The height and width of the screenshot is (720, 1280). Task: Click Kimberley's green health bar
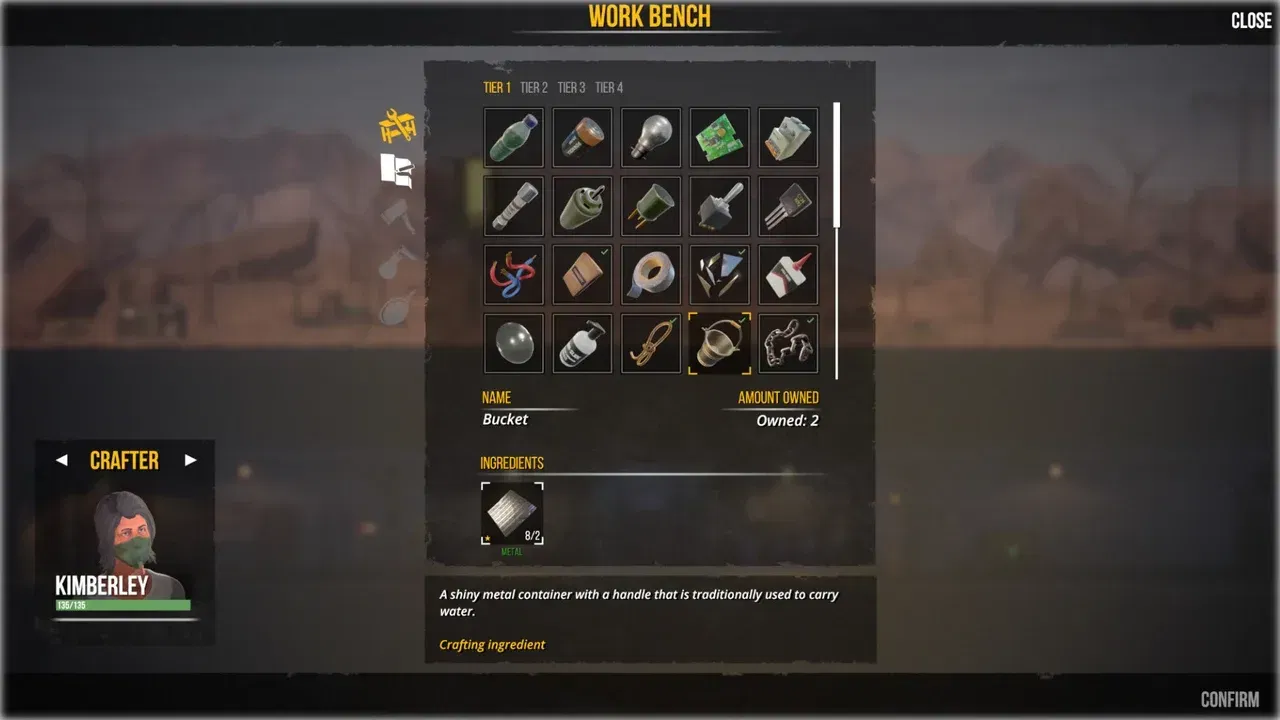(124, 607)
